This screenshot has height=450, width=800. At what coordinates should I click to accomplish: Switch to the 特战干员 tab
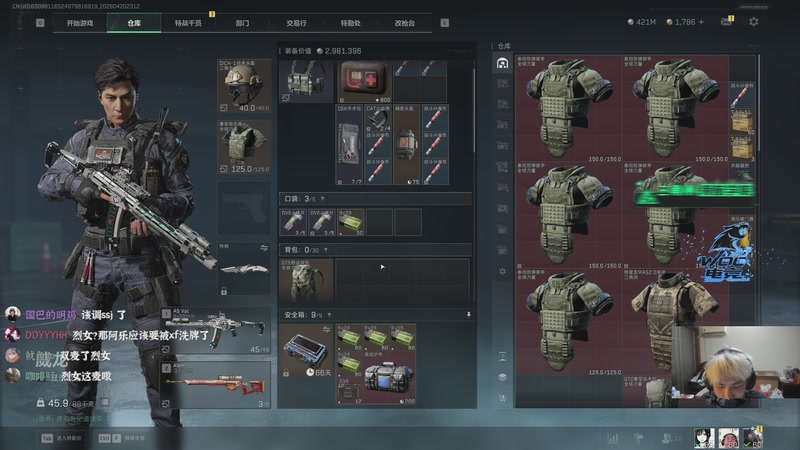187,22
